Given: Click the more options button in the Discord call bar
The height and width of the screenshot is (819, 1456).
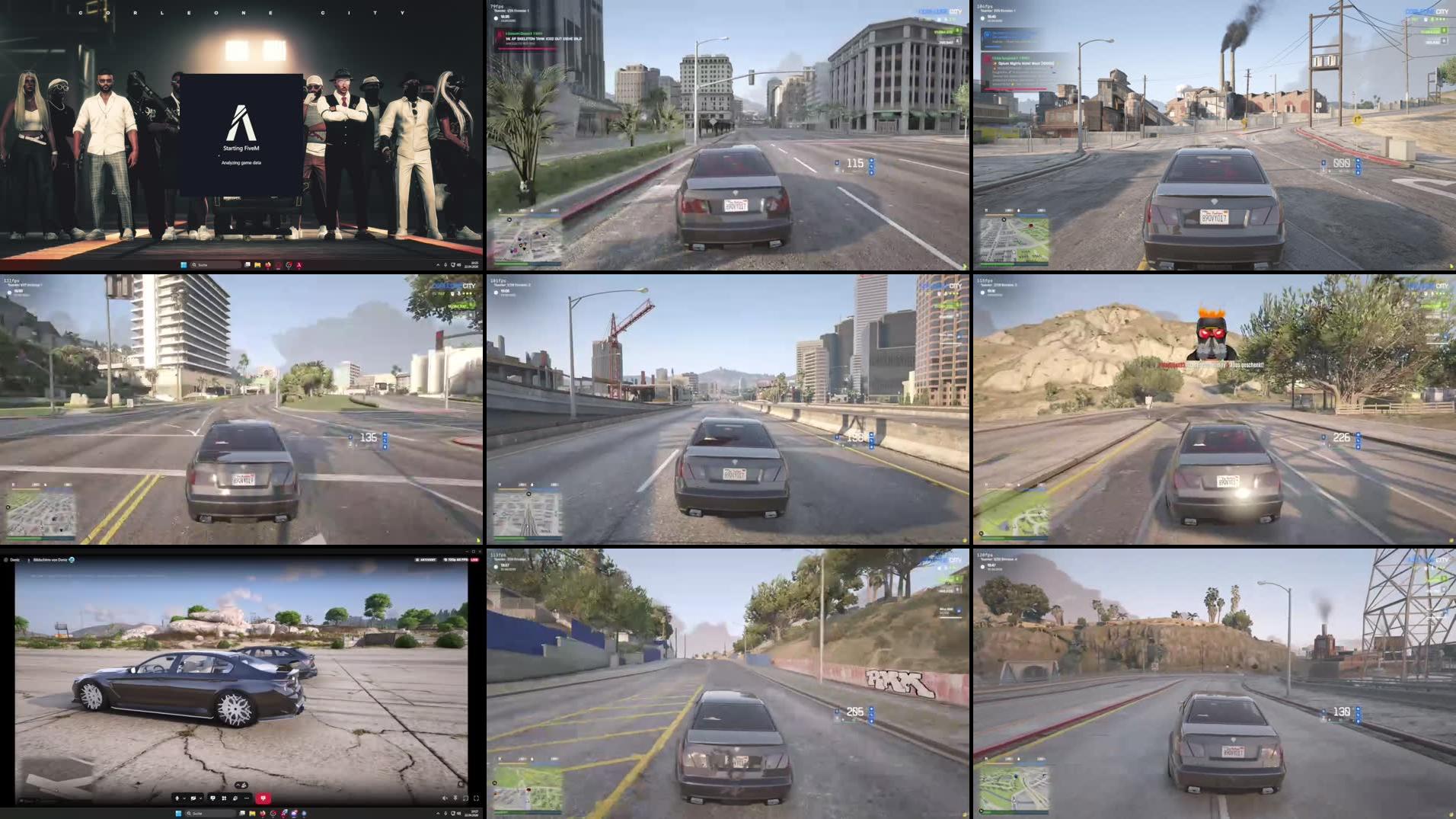Looking at the screenshot, I should point(247,798).
